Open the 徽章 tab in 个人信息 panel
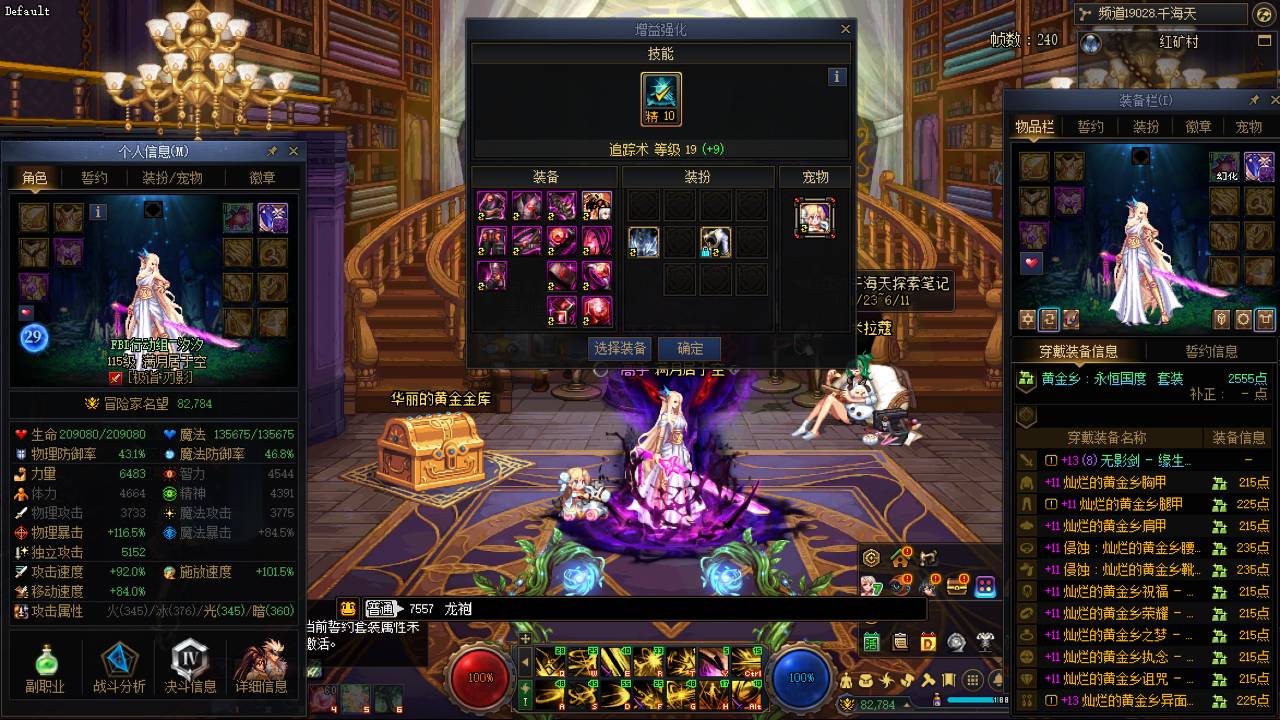This screenshot has height=720, width=1280. coord(262,178)
